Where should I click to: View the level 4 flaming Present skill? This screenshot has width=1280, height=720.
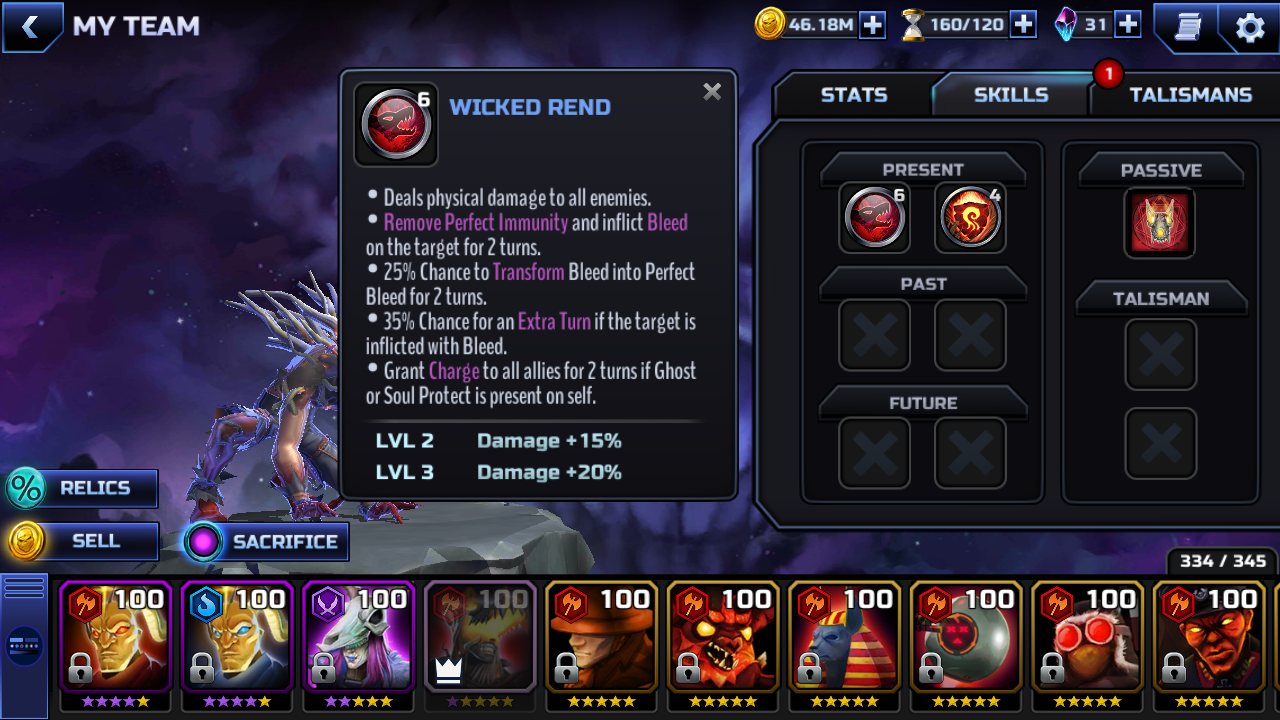tap(970, 217)
